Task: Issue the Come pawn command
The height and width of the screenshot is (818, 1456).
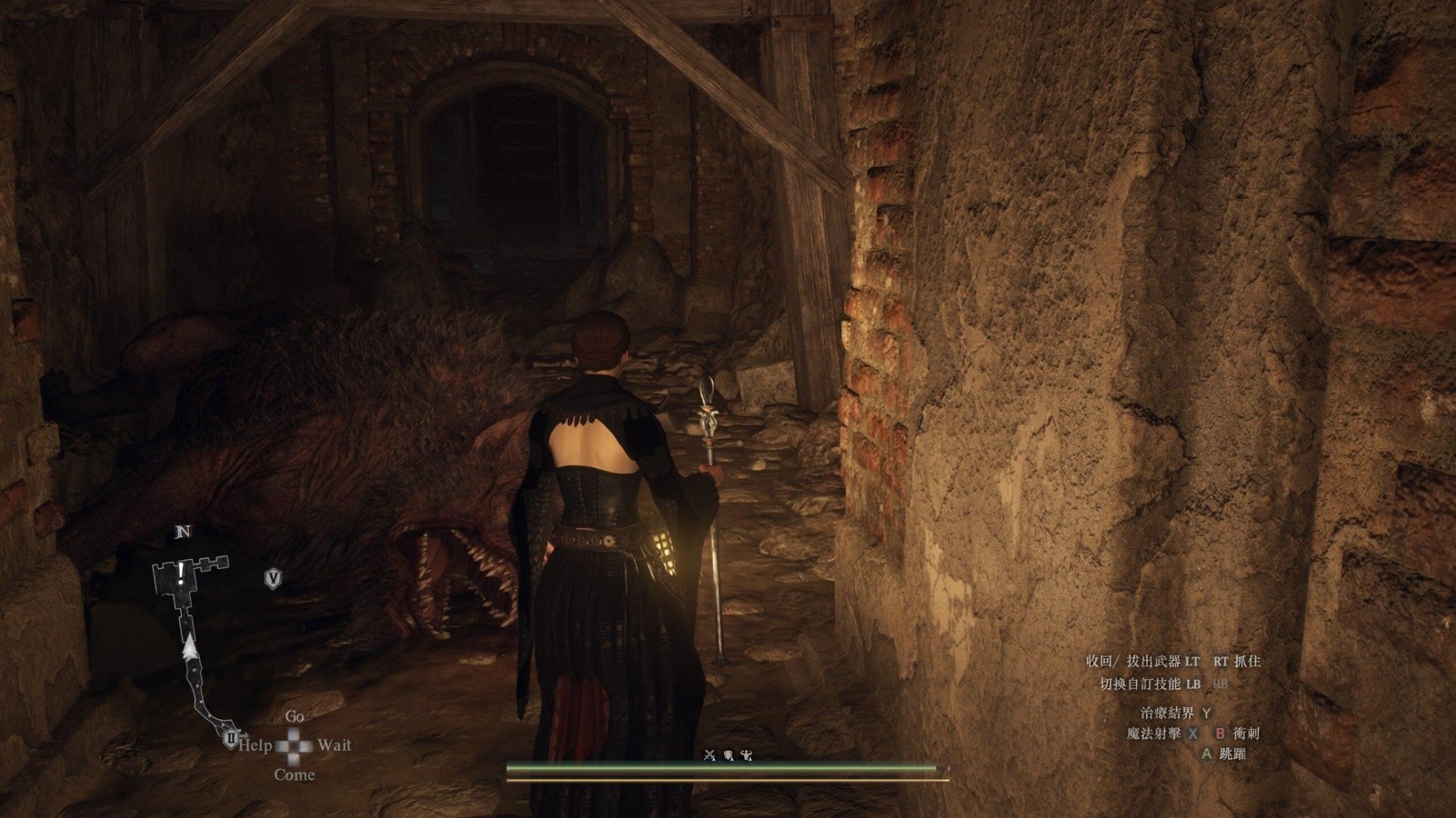Action: coord(294,774)
